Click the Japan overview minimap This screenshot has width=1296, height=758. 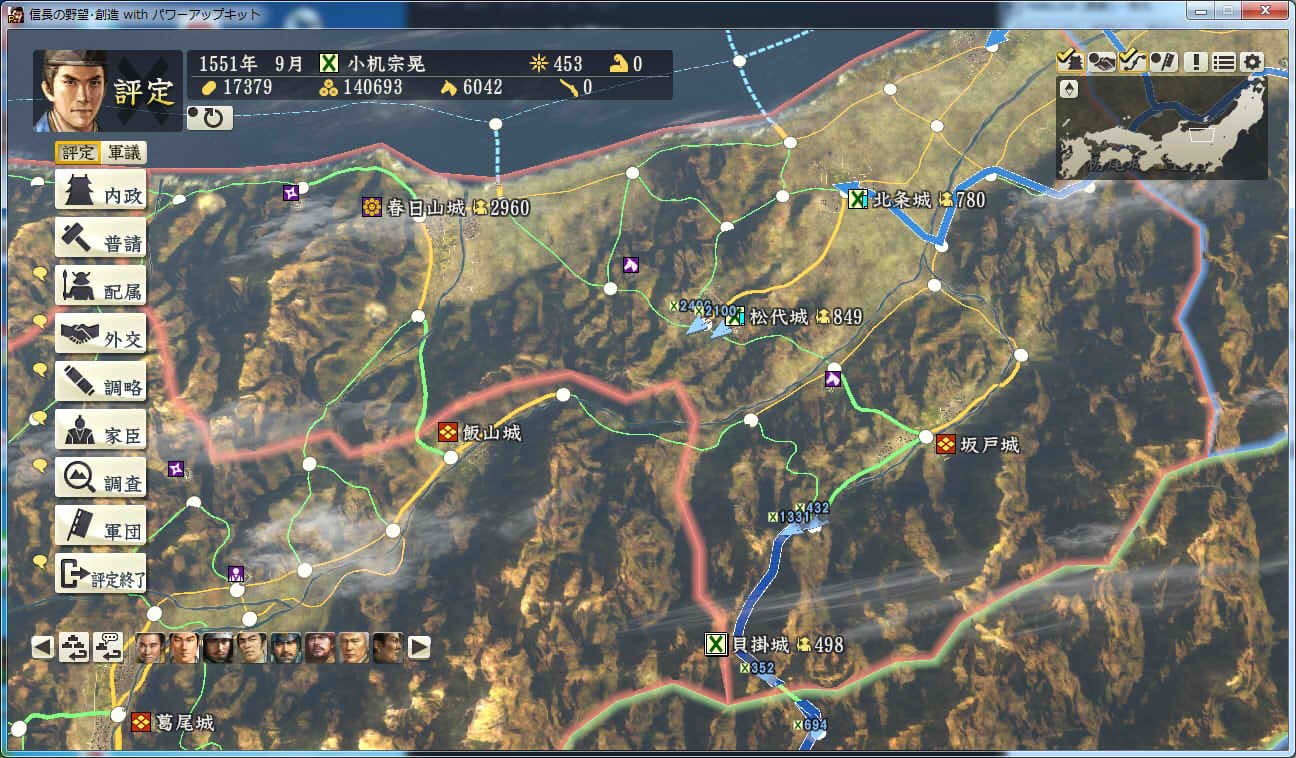1161,128
